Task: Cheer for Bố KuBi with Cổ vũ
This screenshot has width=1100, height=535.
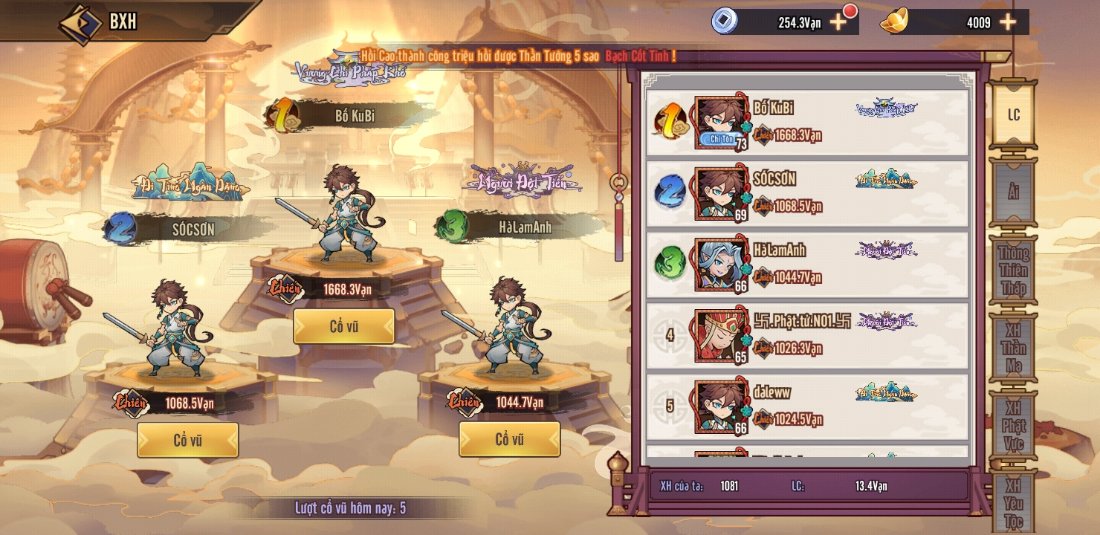Action: pyautogui.click(x=343, y=326)
